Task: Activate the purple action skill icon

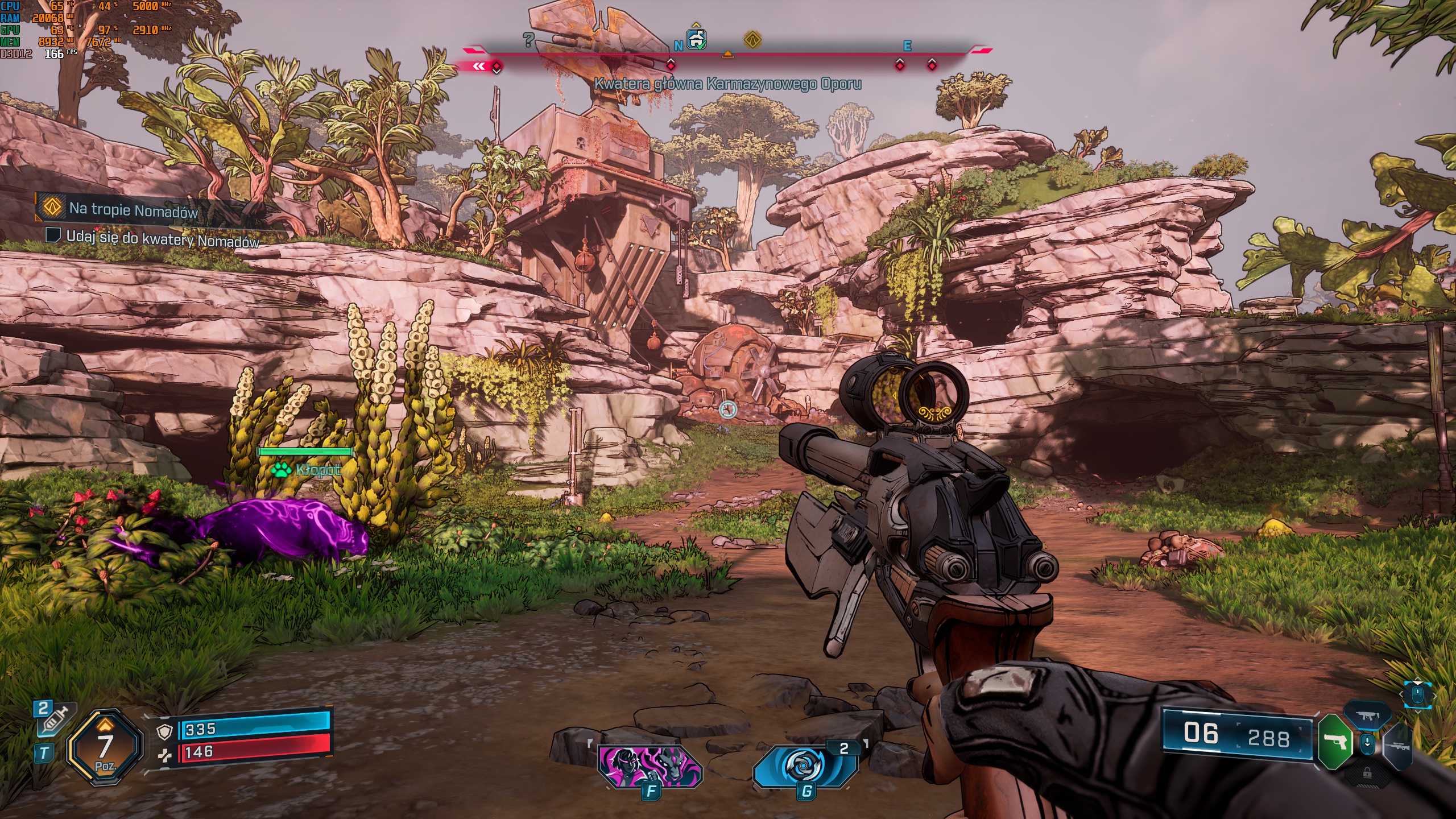Action: pyautogui.click(x=650, y=766)
